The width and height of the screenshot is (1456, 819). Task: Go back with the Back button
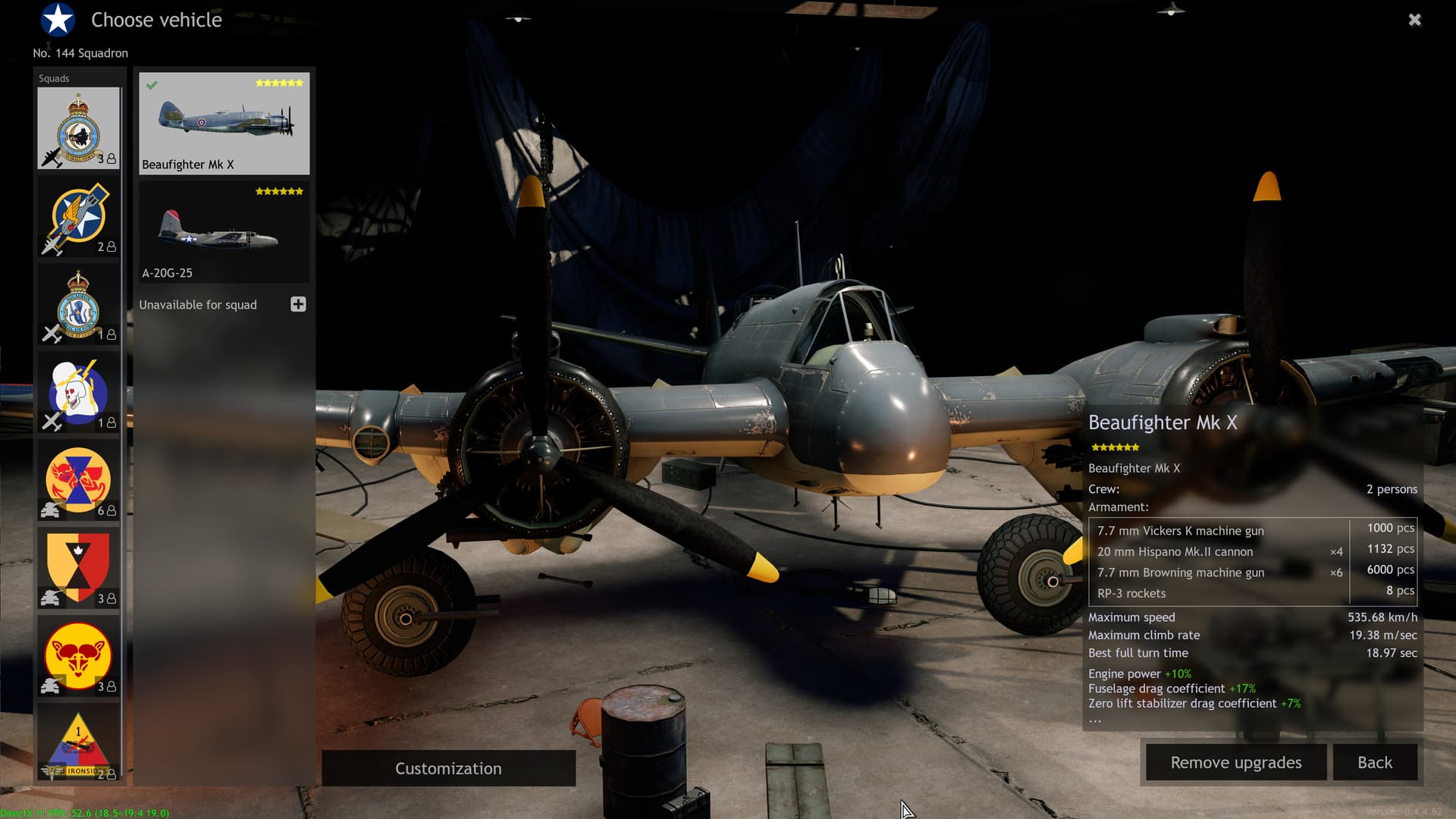pos(1374,762)
